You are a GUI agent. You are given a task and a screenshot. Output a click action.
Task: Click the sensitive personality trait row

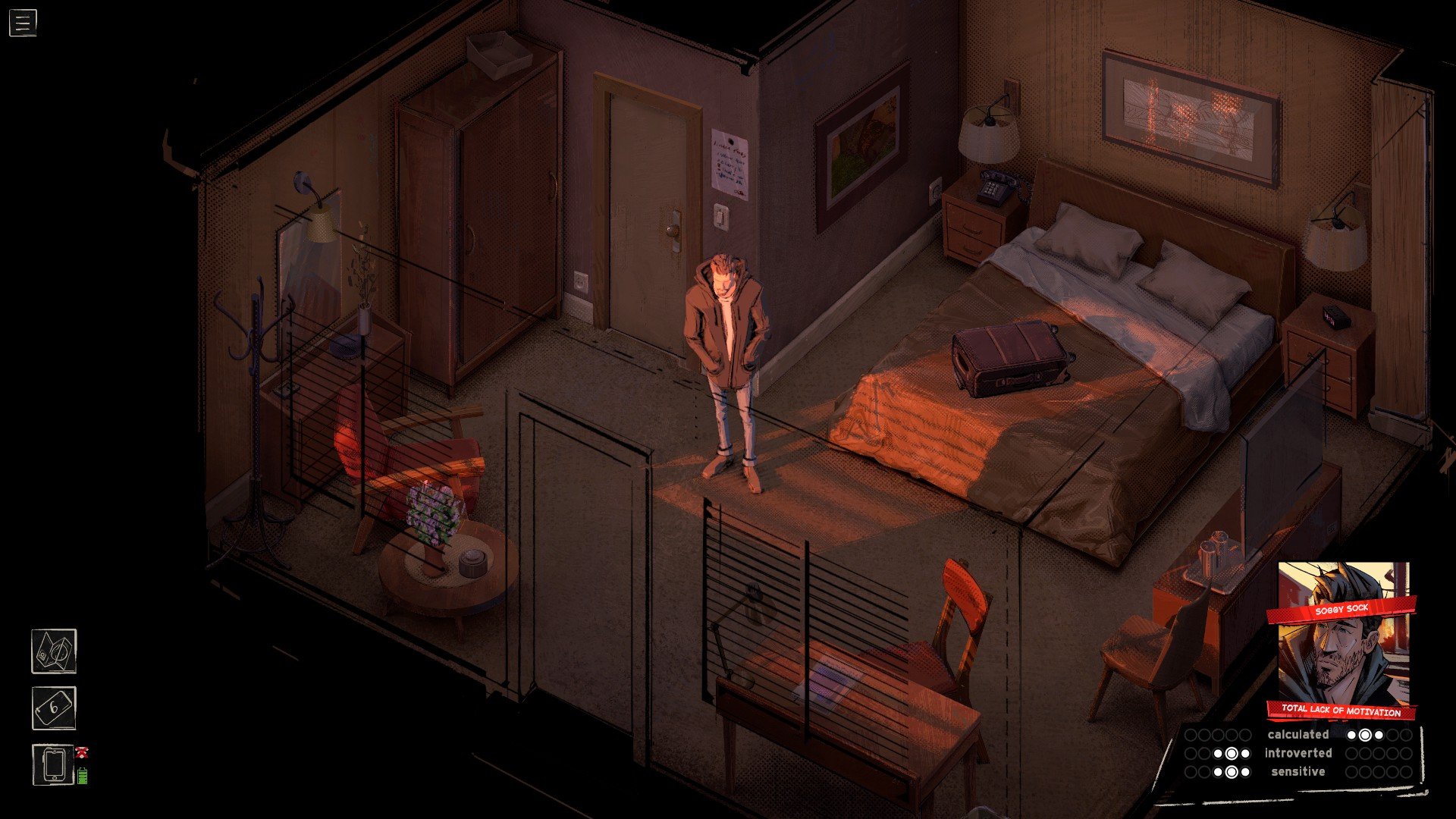(1298, 772)
